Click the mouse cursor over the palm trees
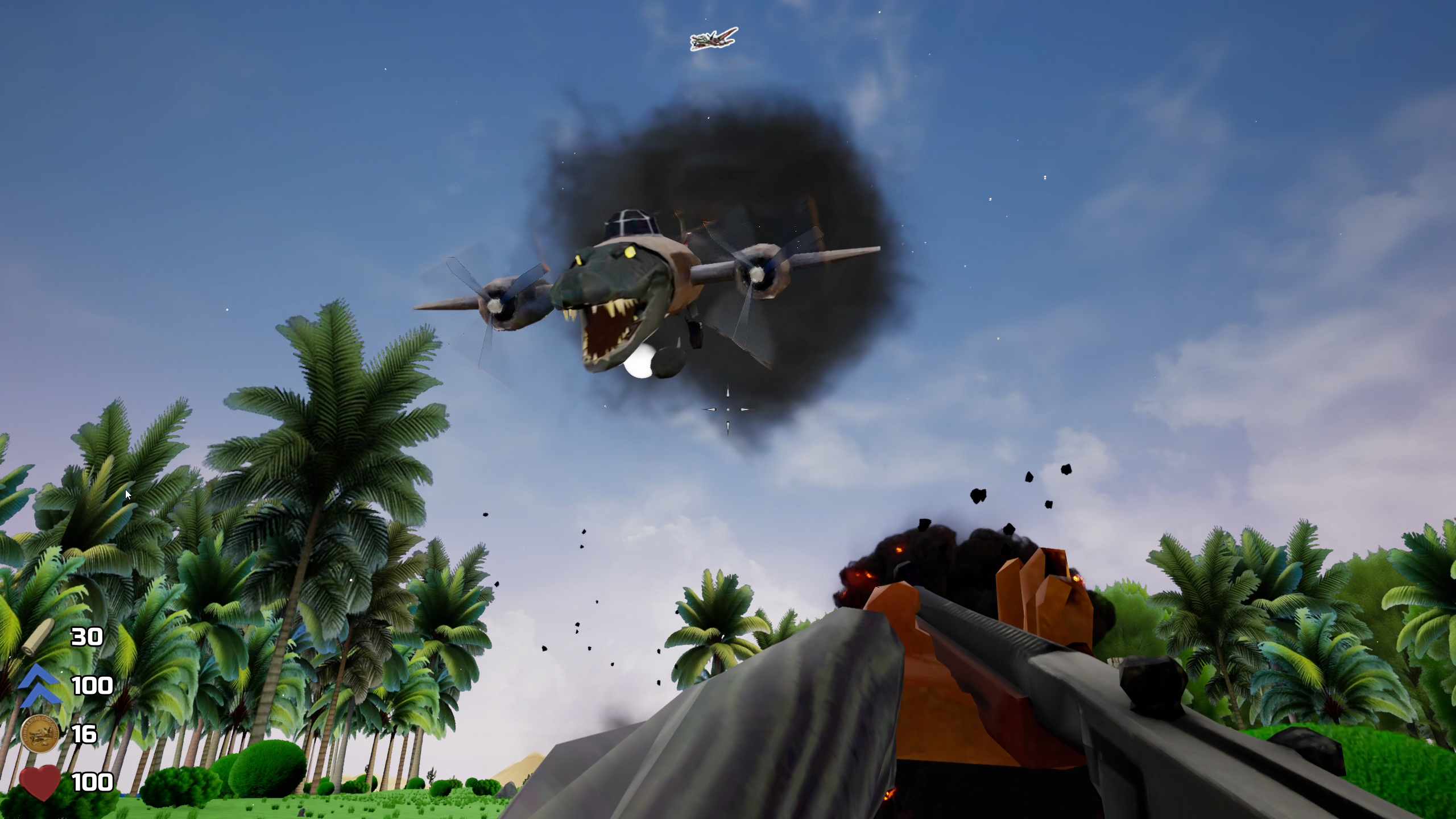The image size is (1456, 819). [128, 495]
